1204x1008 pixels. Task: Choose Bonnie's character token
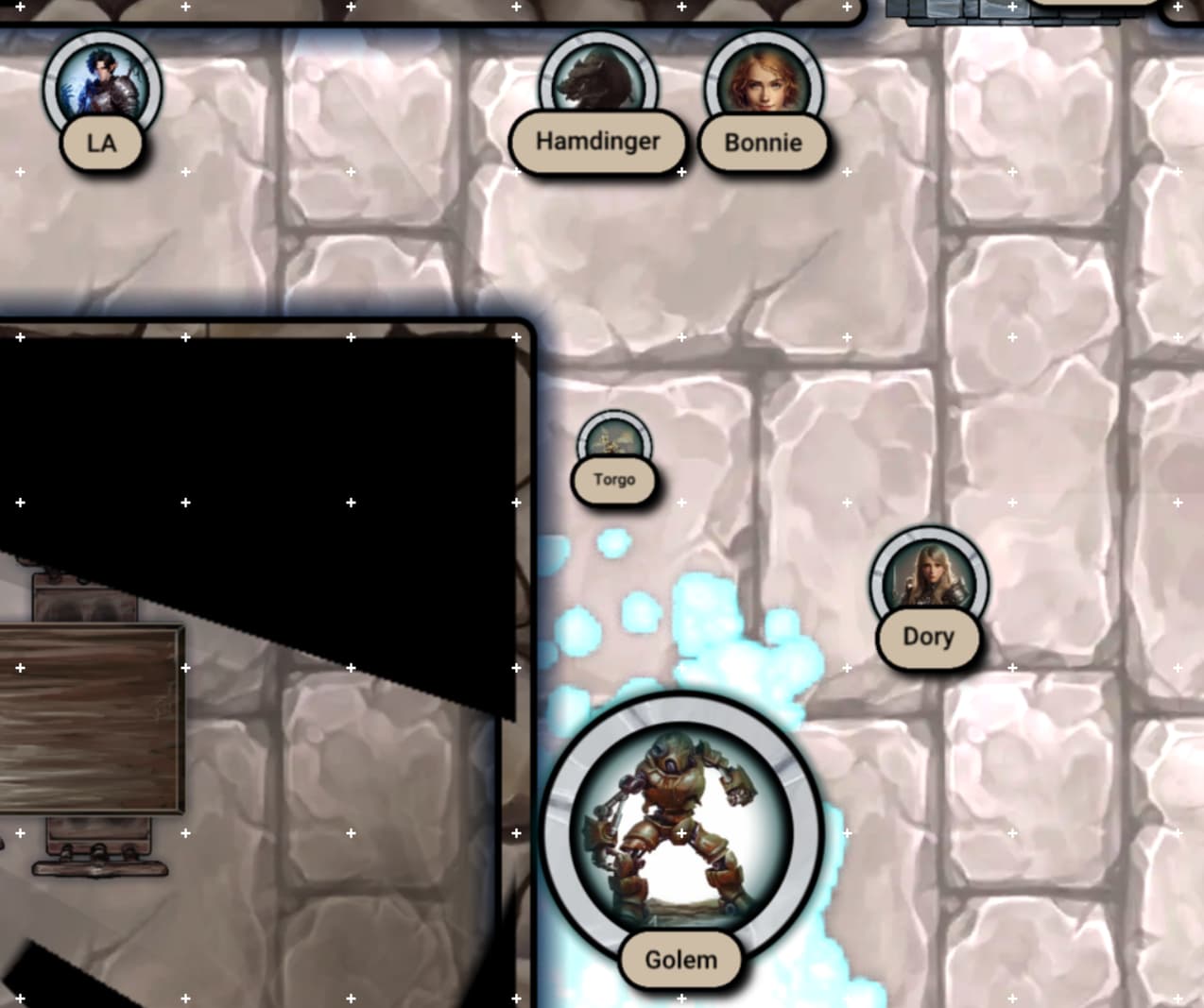tap(763, 87)
